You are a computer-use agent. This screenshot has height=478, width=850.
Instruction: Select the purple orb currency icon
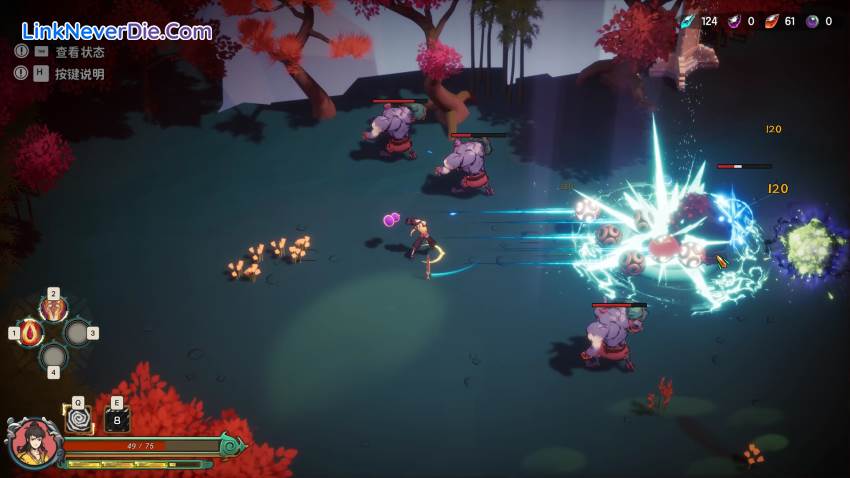[x=812, y=21]
